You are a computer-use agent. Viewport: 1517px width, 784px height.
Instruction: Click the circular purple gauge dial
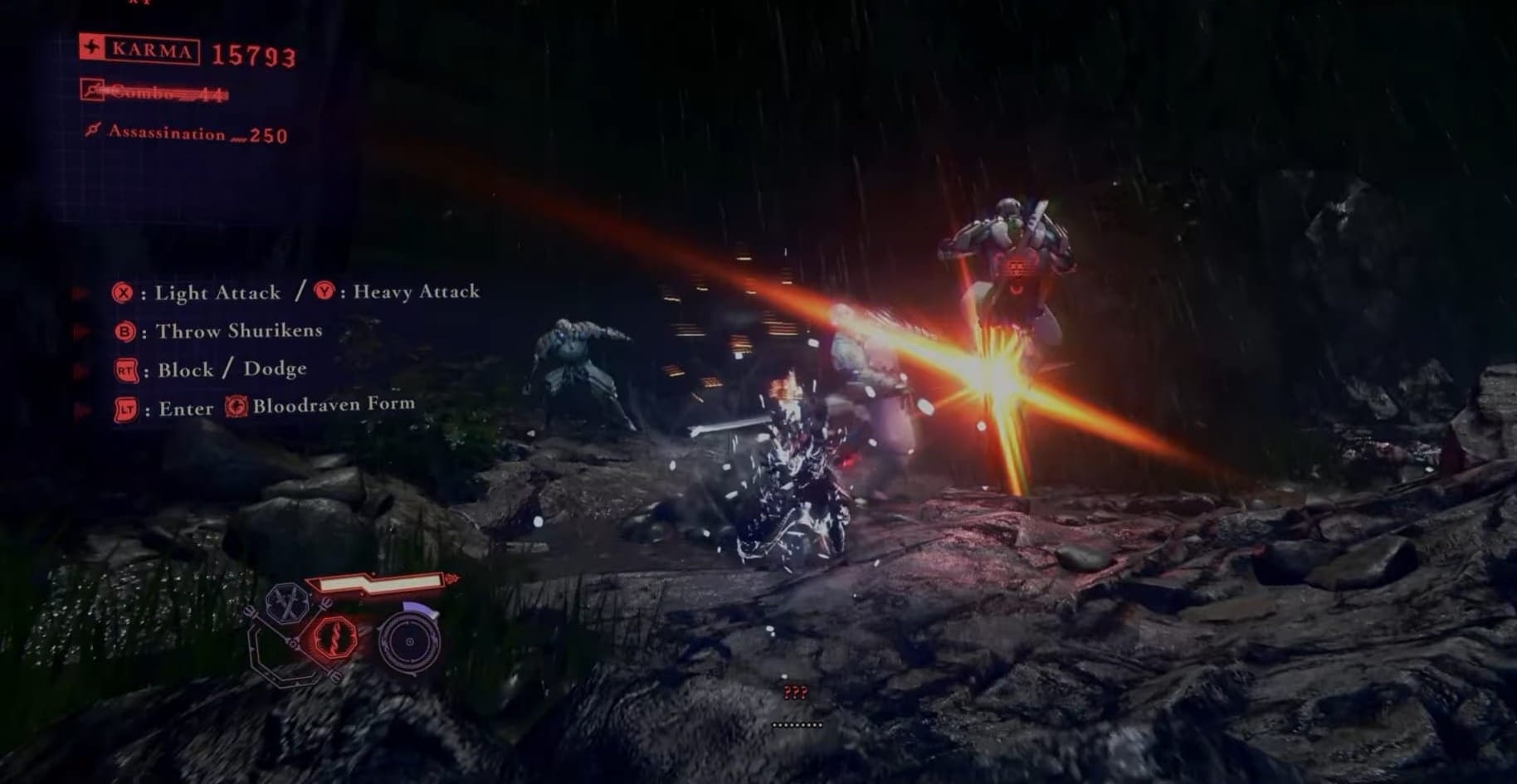[409, 641]
